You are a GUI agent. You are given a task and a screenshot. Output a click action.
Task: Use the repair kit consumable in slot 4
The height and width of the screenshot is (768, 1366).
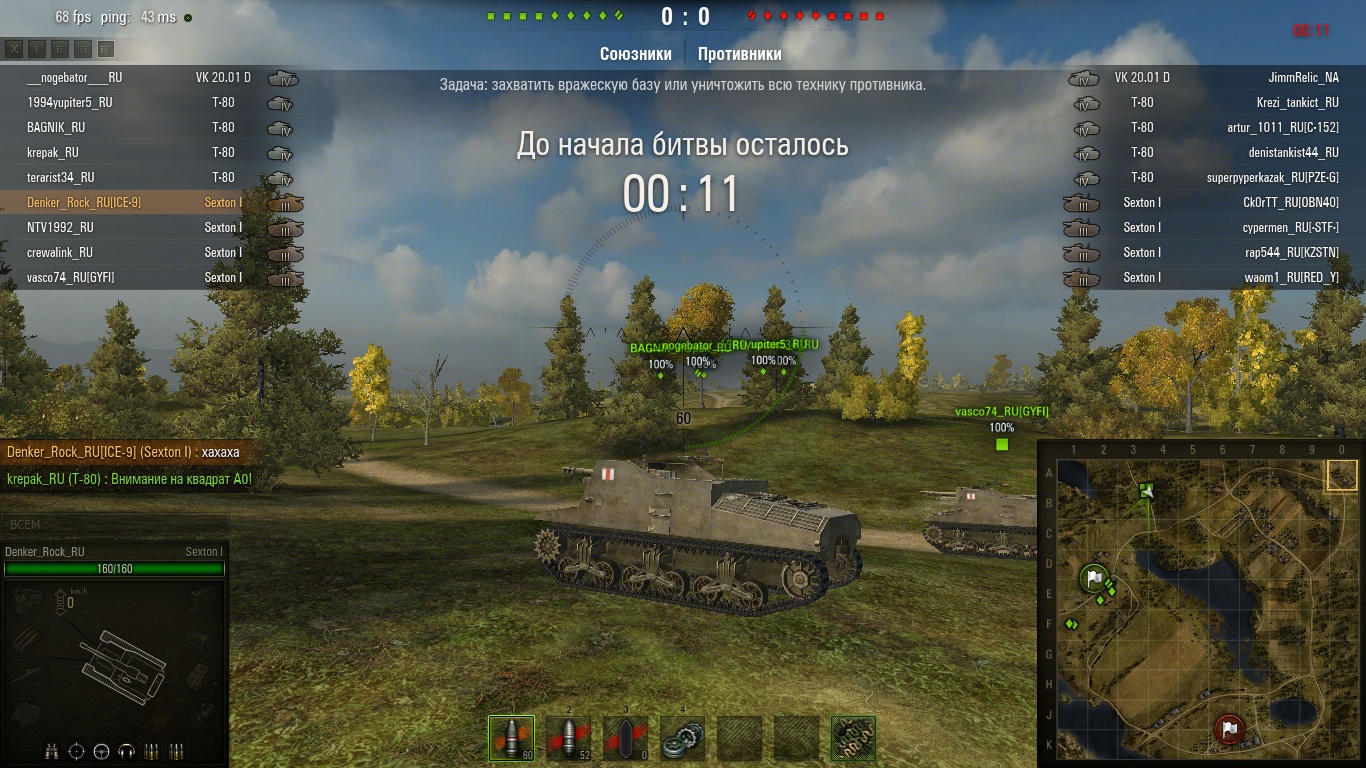pos(682,738)
